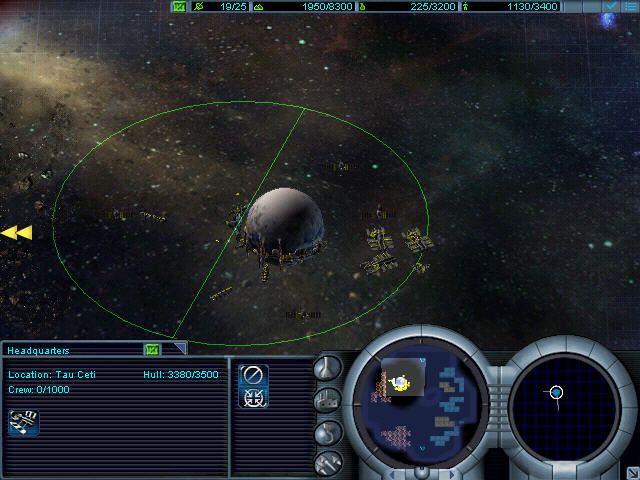Image resolution: width=640 pixels, height=480 pixels.
Task: Click the top round button beside minimap
Action: pos(327,368)
